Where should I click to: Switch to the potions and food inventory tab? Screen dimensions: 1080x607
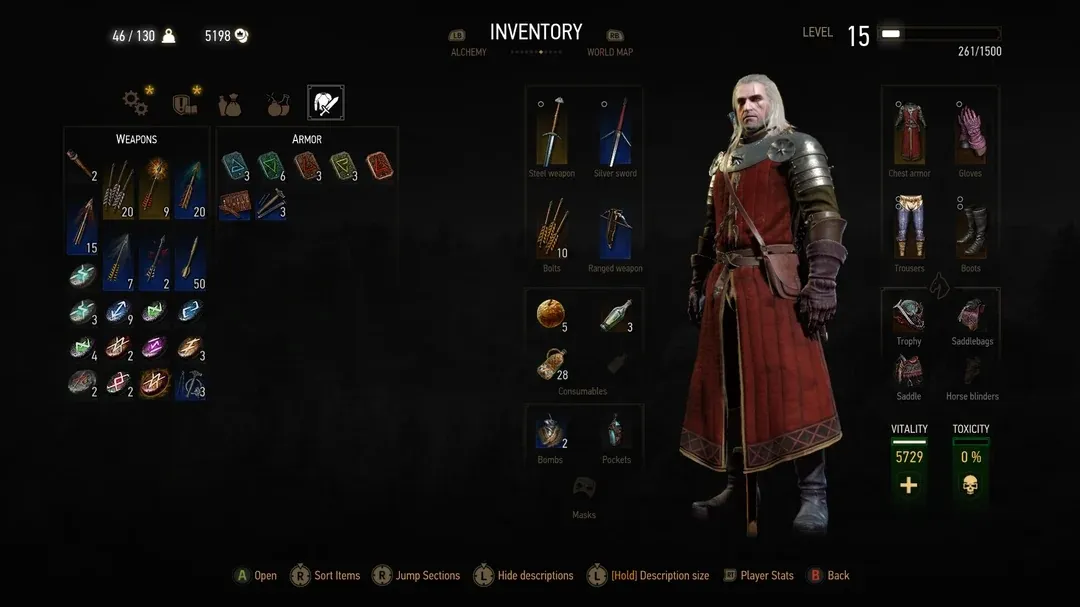(278, 102)
